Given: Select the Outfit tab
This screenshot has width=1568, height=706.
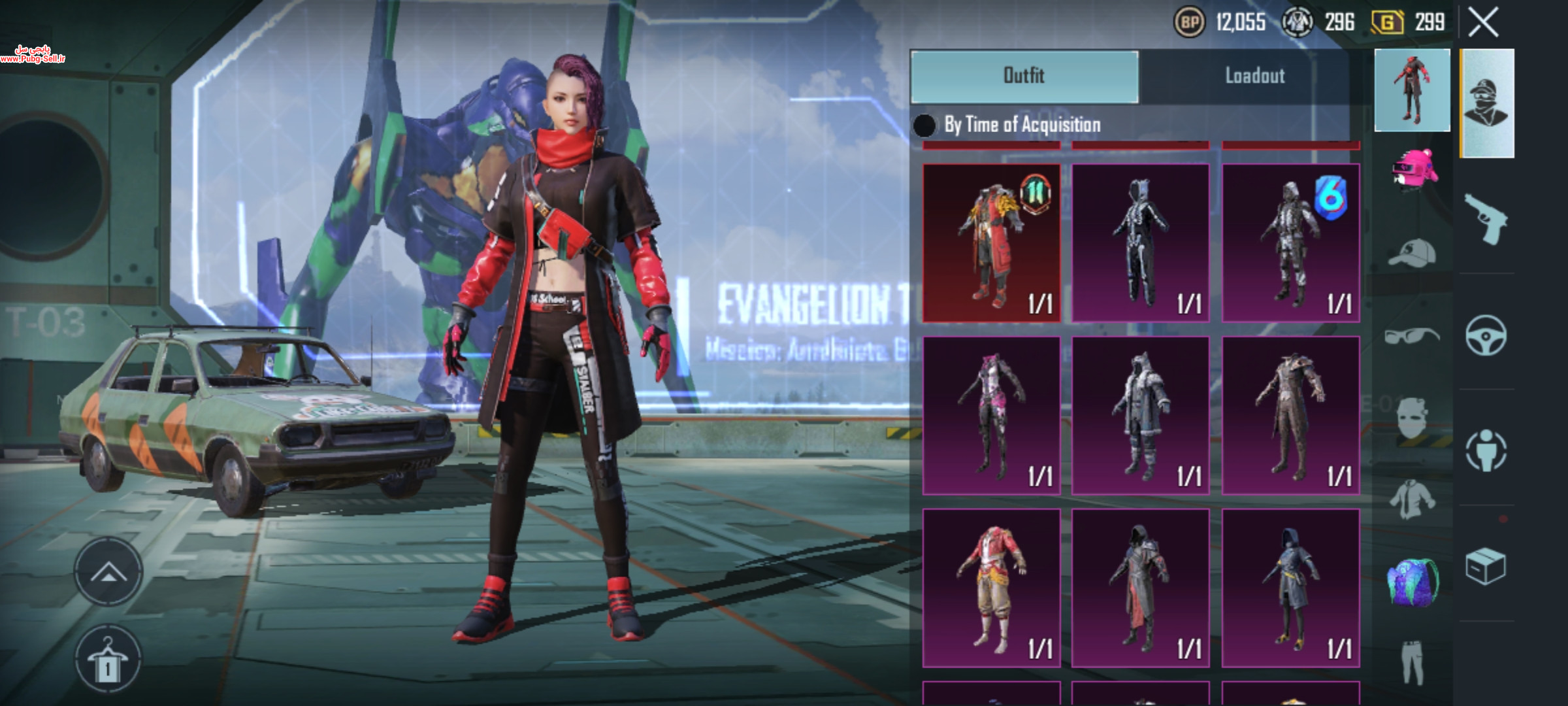Looking at the screenshot, I should point(1024,76).
